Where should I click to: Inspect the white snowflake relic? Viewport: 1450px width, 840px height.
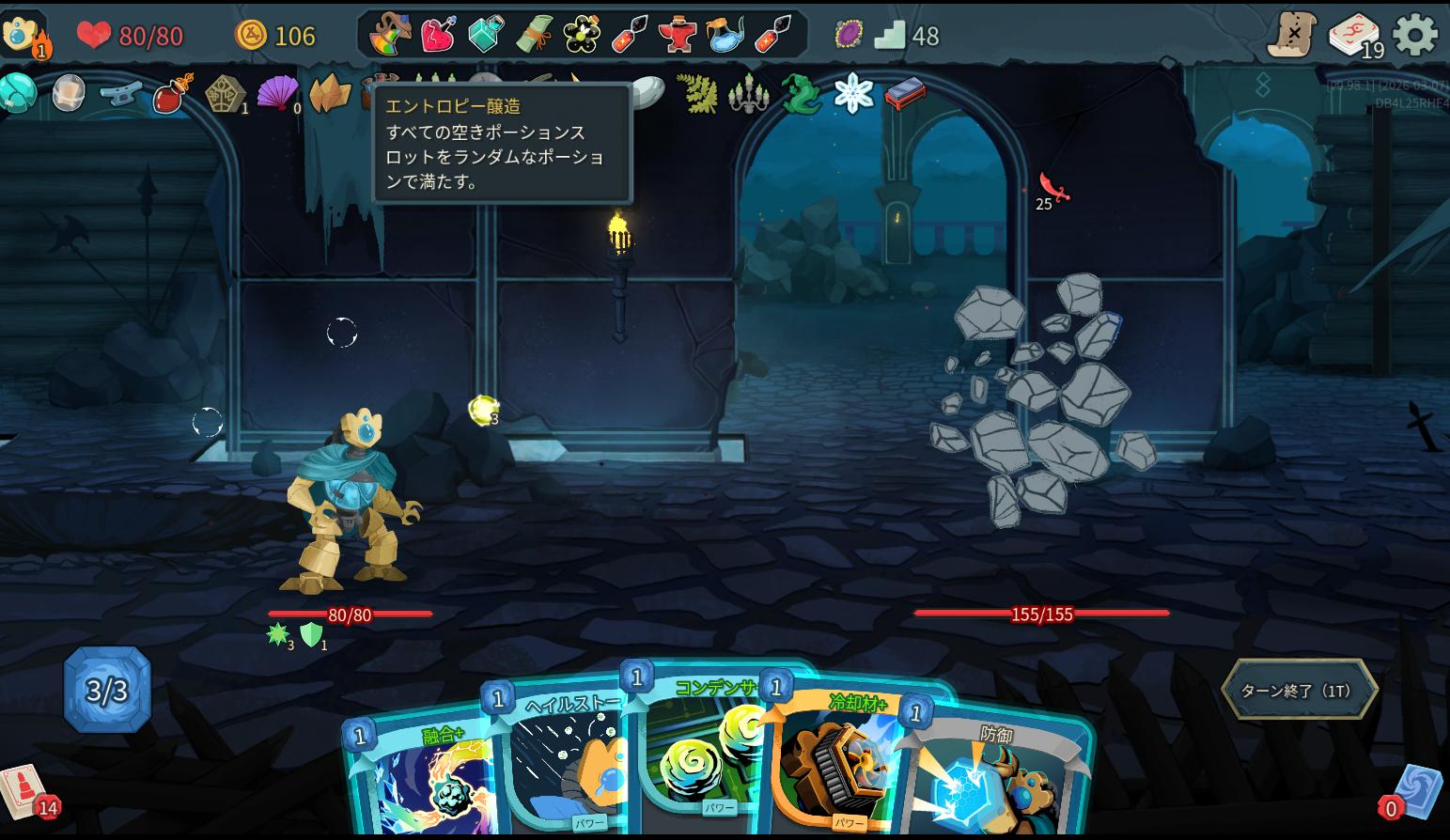click(x=853, y=93)
